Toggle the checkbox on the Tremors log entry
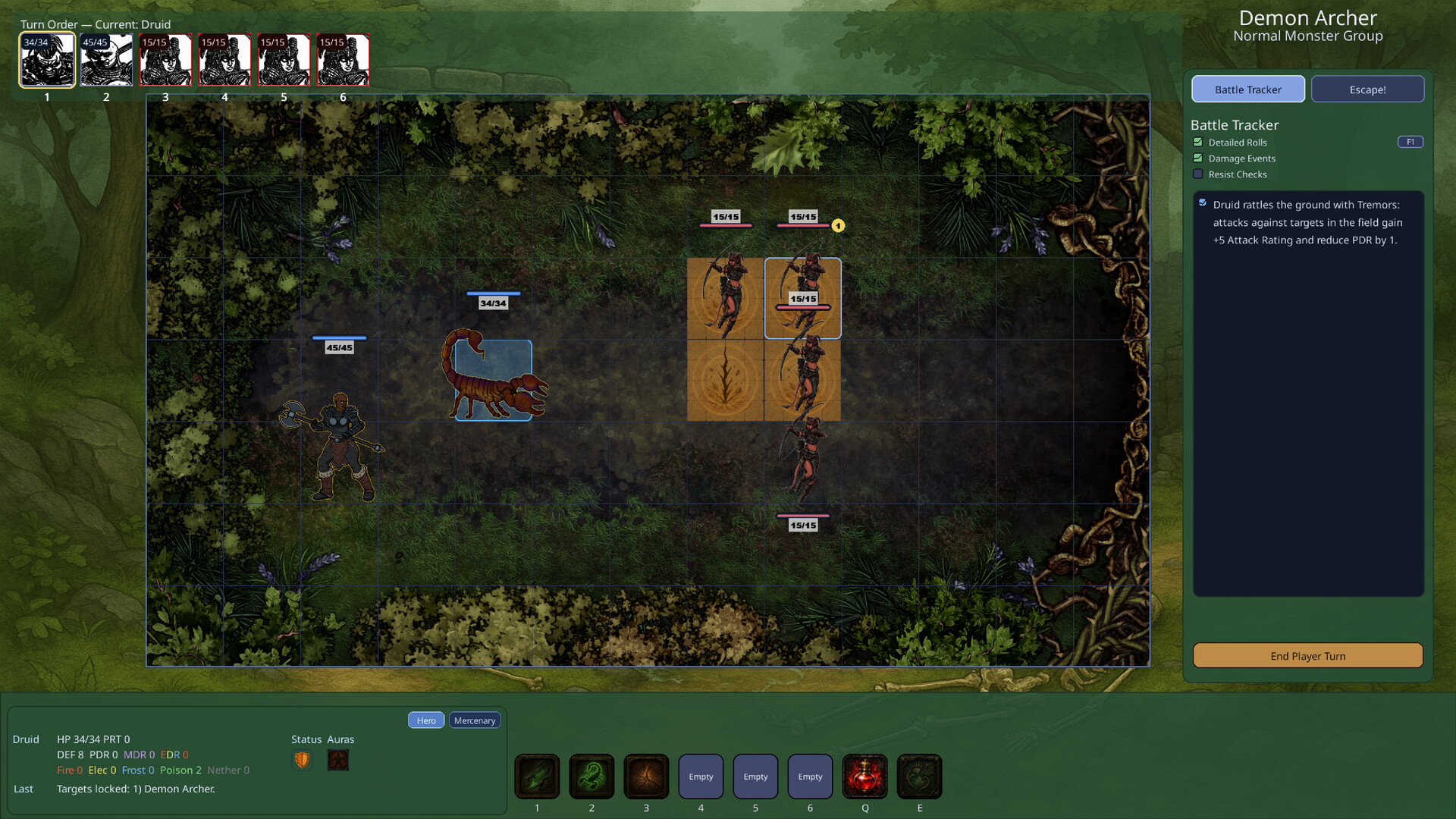The height and width of the screenshot is (819, 1456). point(1203,202)
